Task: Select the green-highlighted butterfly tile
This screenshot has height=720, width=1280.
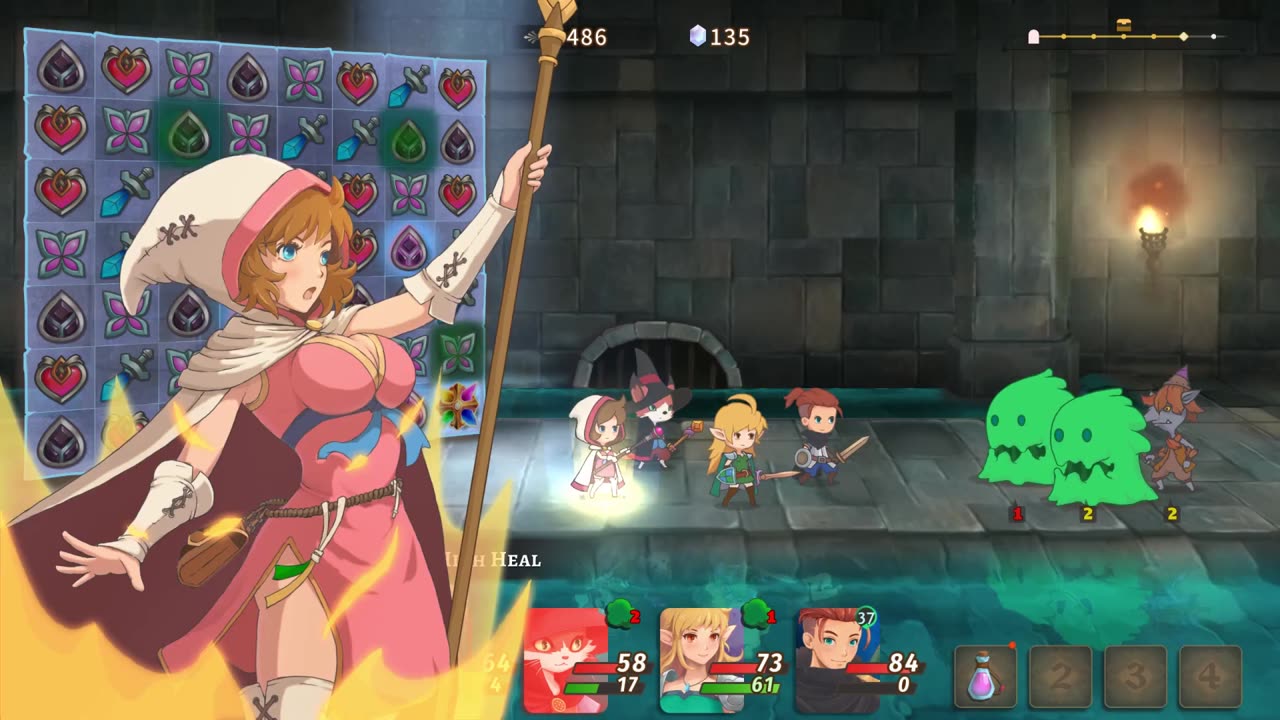Action: tap(458, 350)
